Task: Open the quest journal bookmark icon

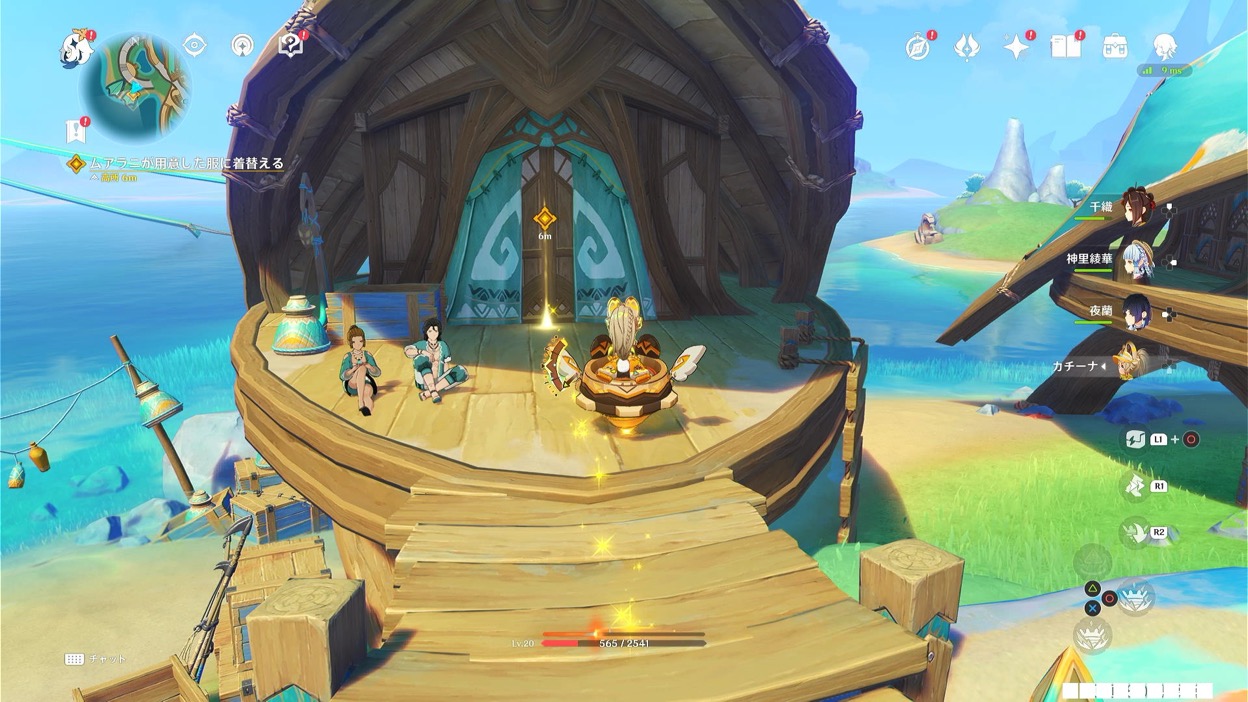Action: 74,130
